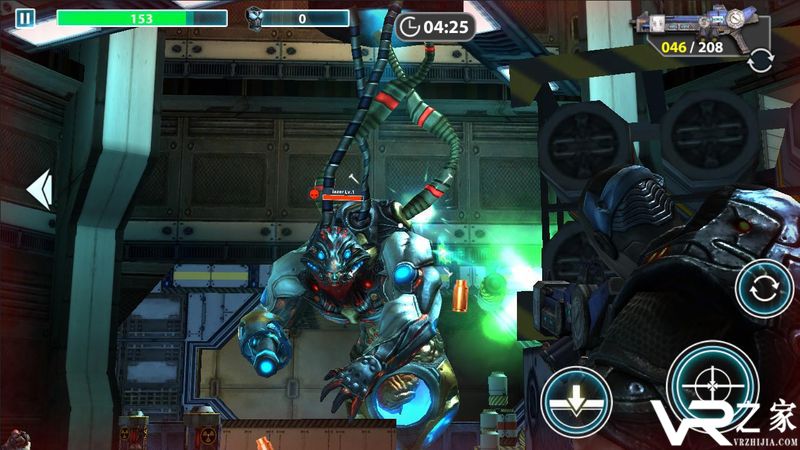Pause the game
This screenshot has width=800, height=450.
(24, 18)
